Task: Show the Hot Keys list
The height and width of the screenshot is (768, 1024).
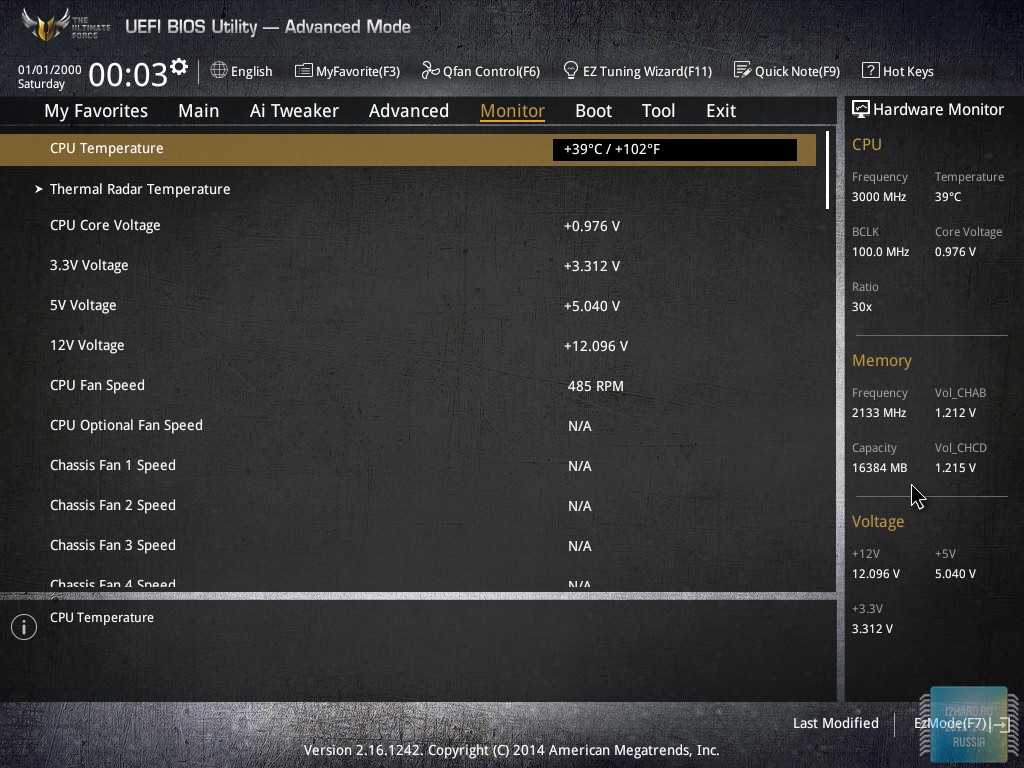Action: [x=898, y=71]
